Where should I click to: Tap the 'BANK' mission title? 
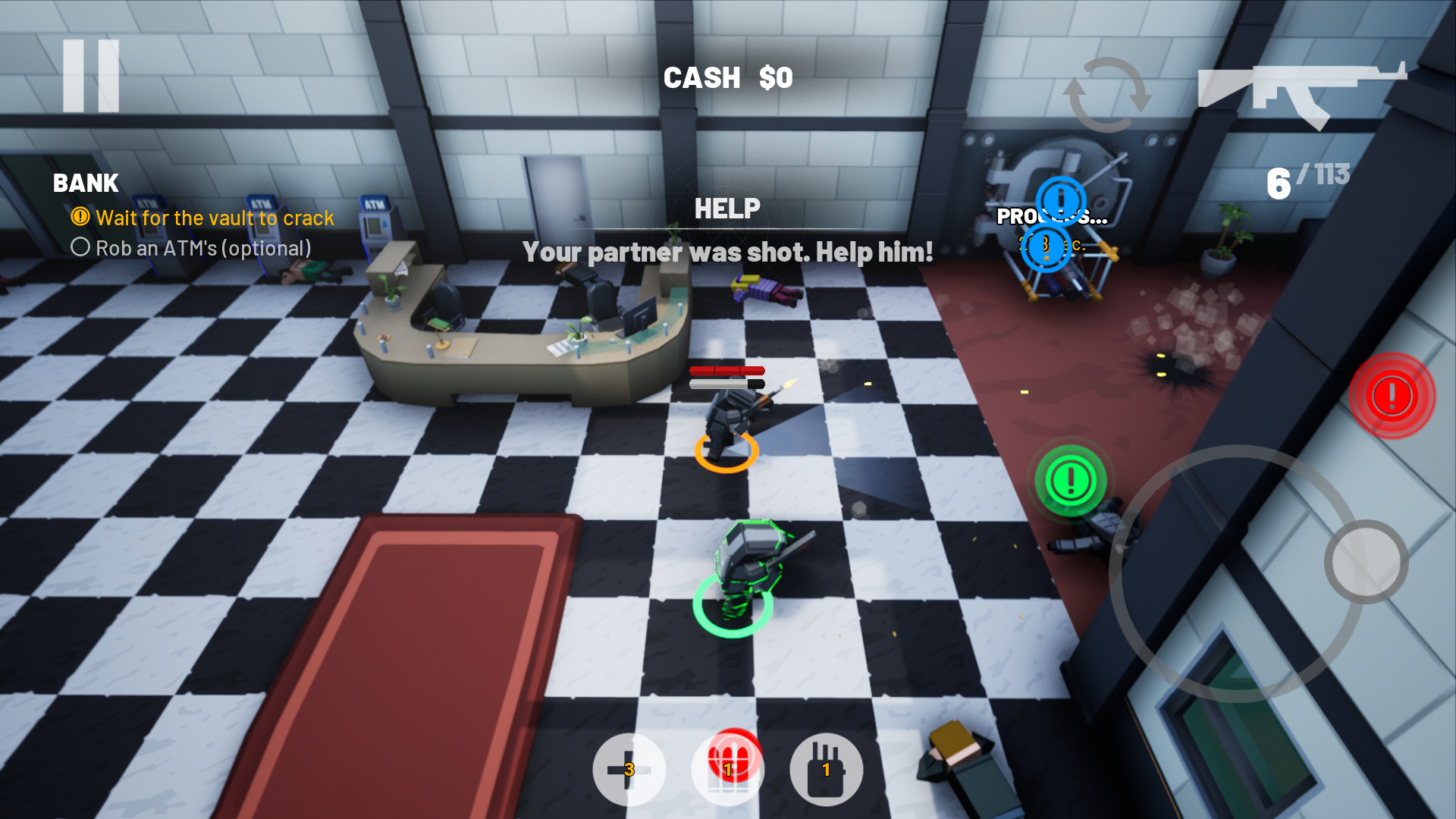(85, 184)
